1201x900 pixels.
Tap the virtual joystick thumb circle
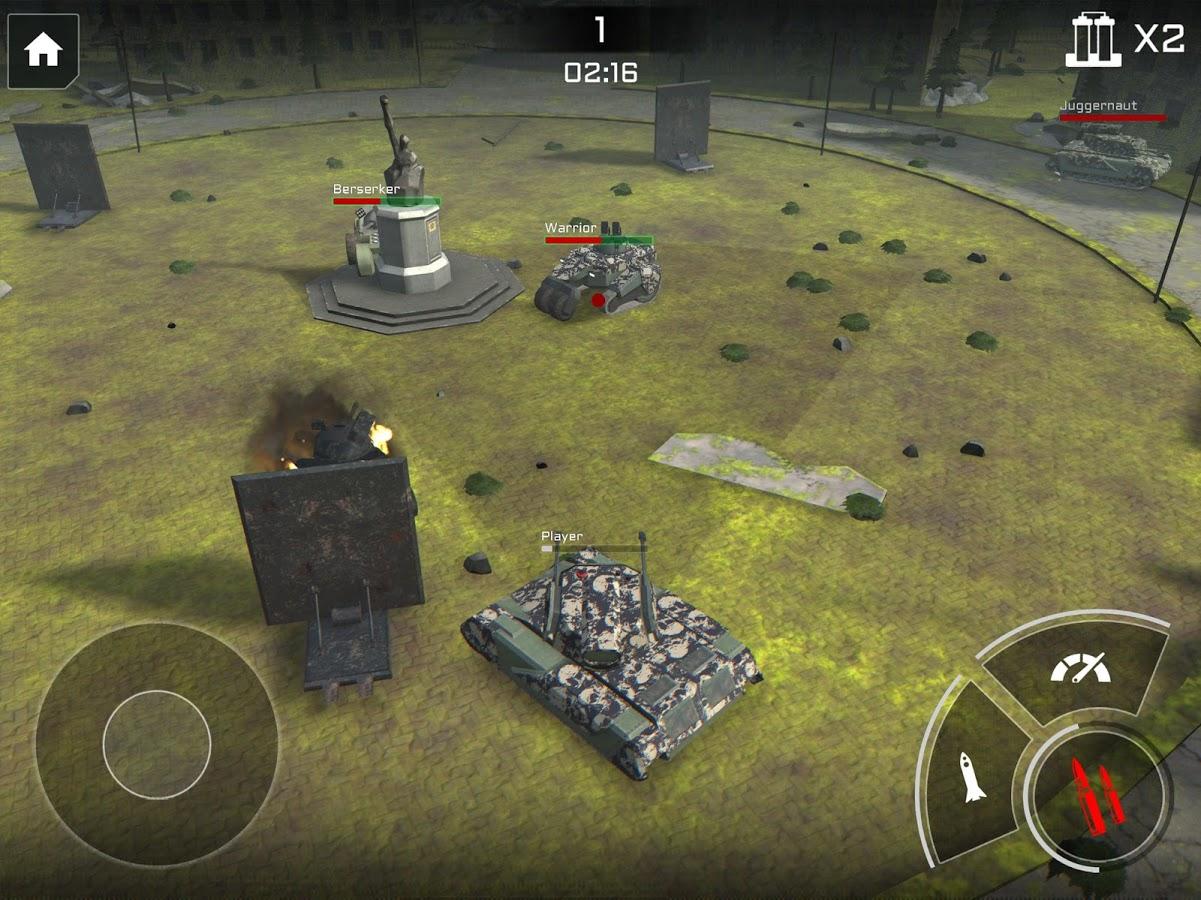157,744
